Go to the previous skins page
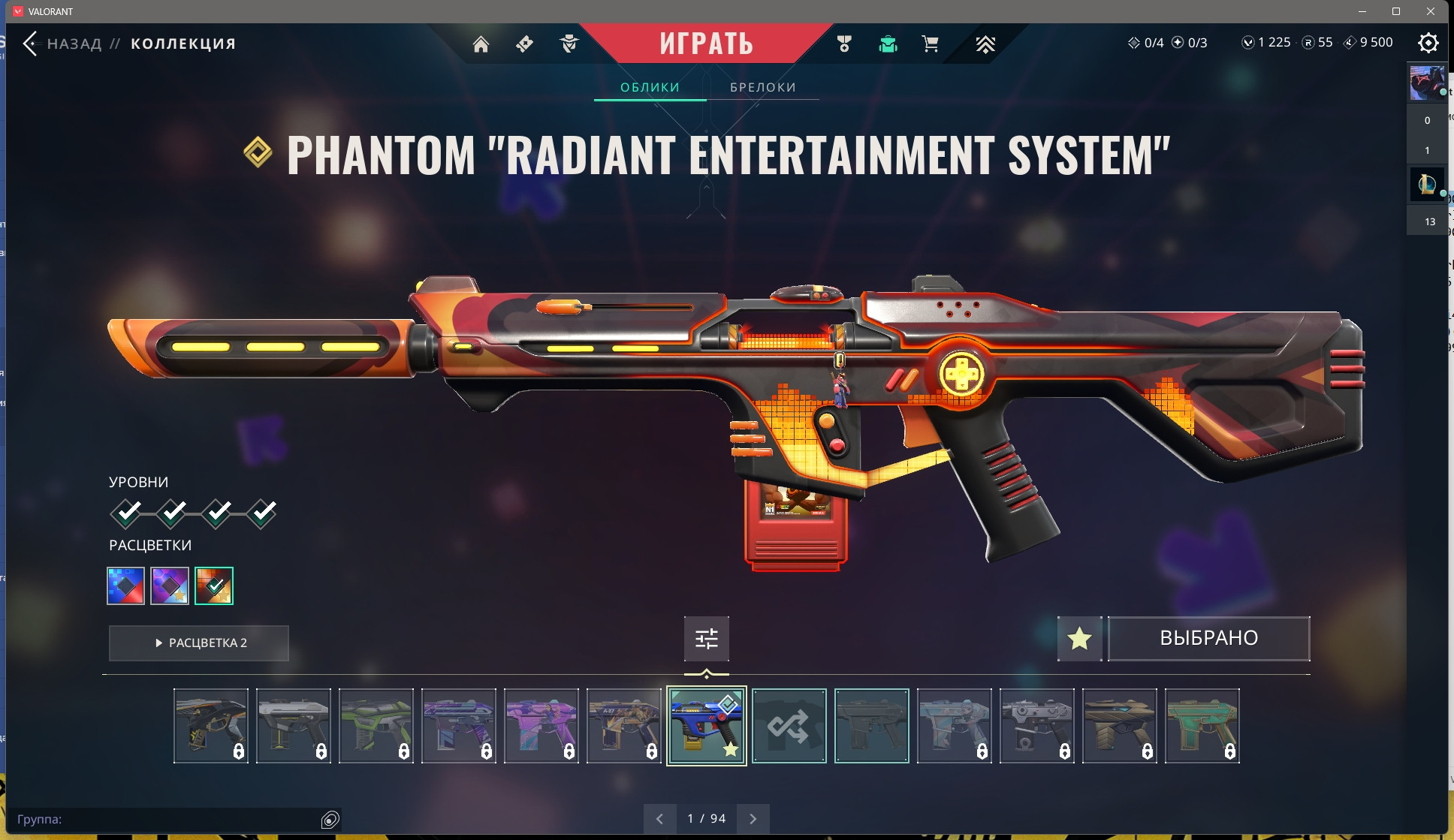Viewport: 1454px width, 840px height. 659,819
